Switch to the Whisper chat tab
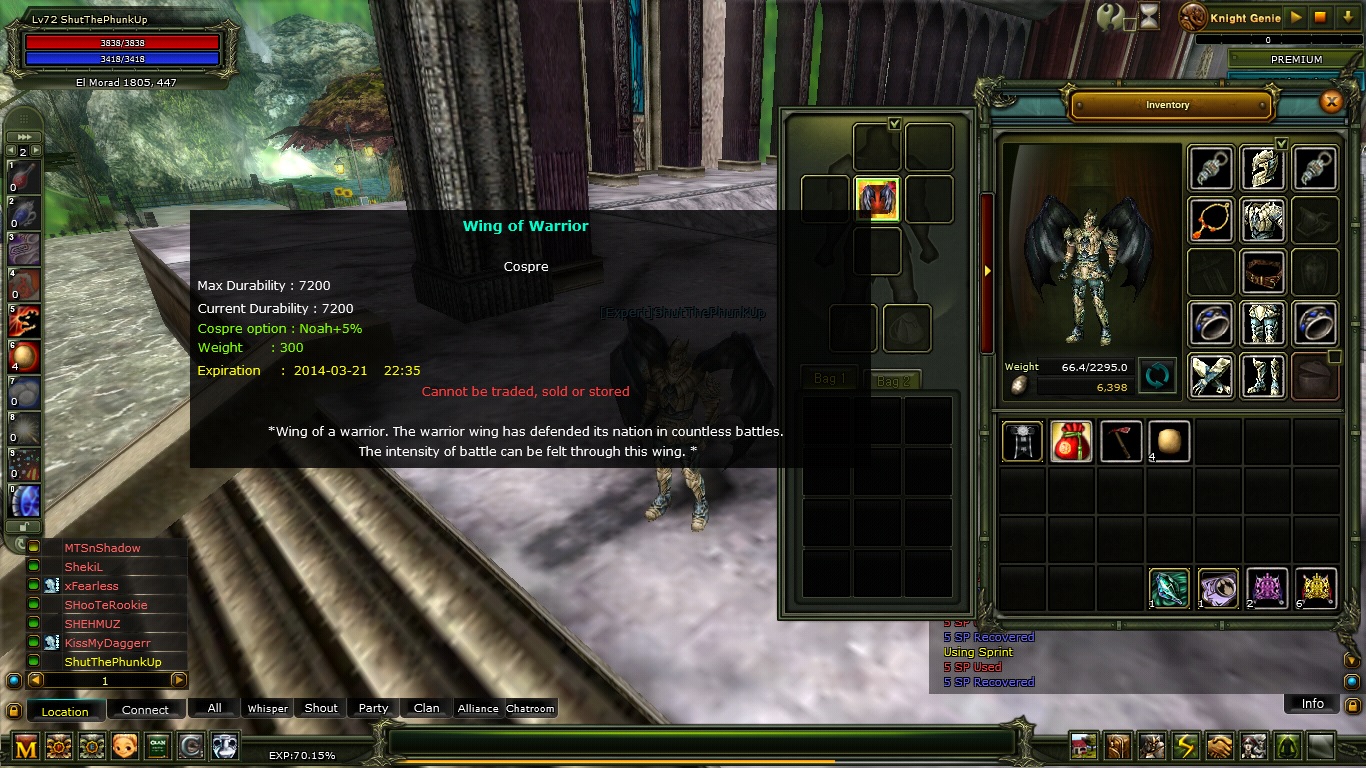The image size is (1366, 768). coord(268,708)
